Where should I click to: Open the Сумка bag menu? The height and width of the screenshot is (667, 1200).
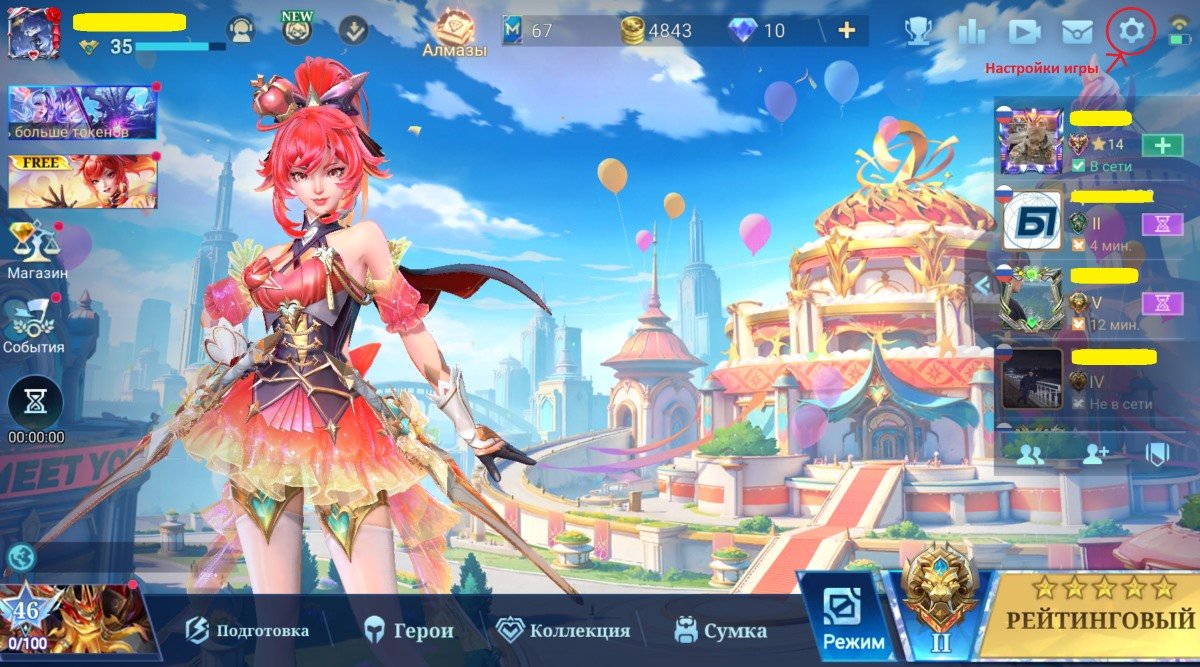point(720,630)
